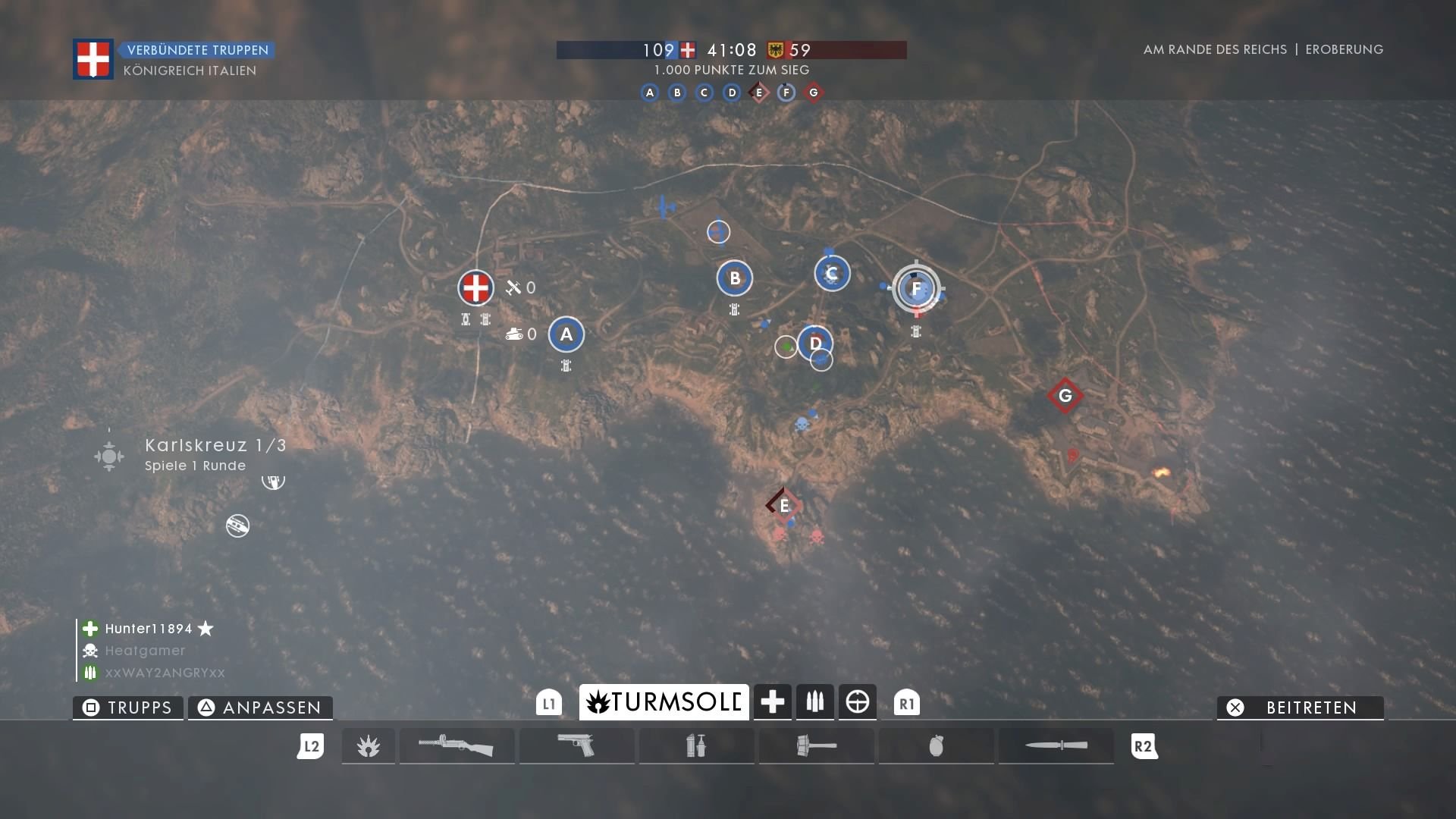The width and height of the screenshot is (1456, 819).
Task: Select the shotgun primary weapon slot
Action: coord(457,746)
